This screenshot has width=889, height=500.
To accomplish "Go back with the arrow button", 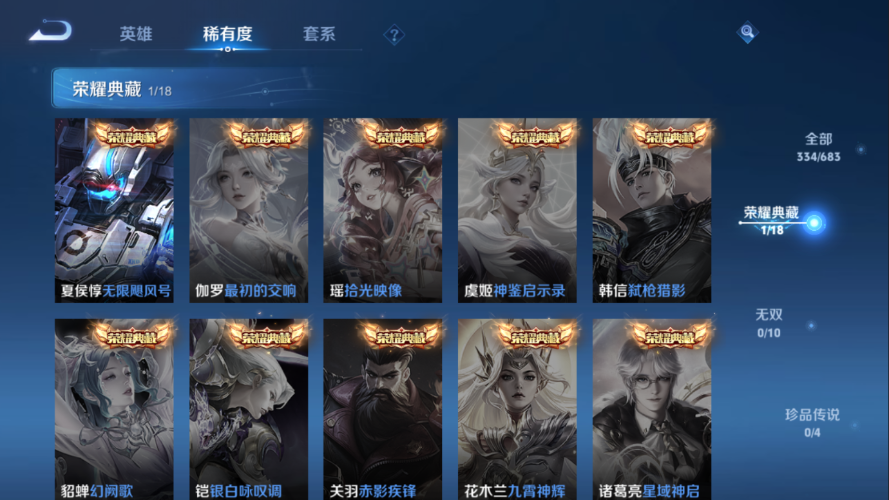I will [50, 32].
